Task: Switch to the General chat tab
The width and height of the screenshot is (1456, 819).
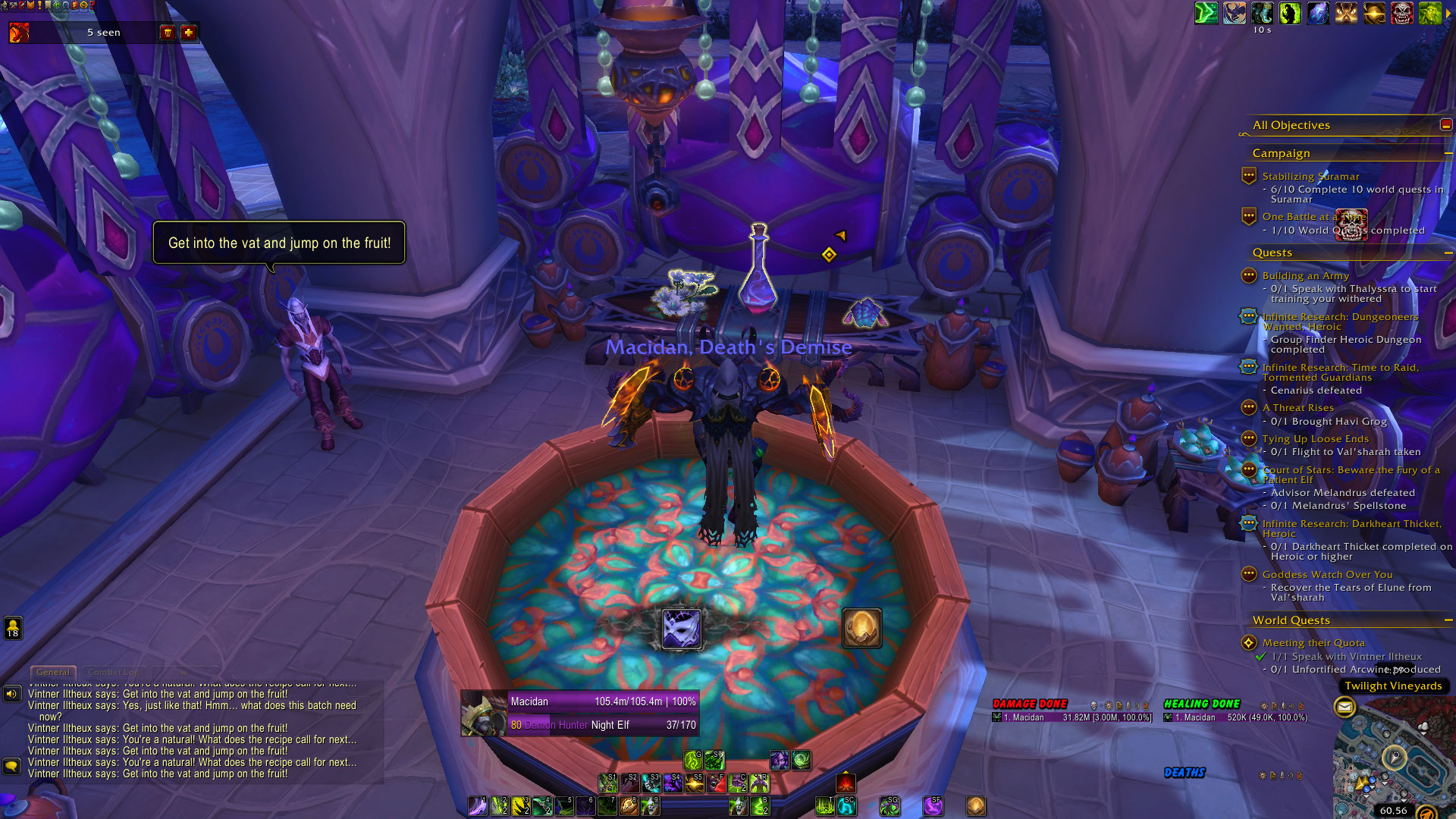Action: (53, 672)
